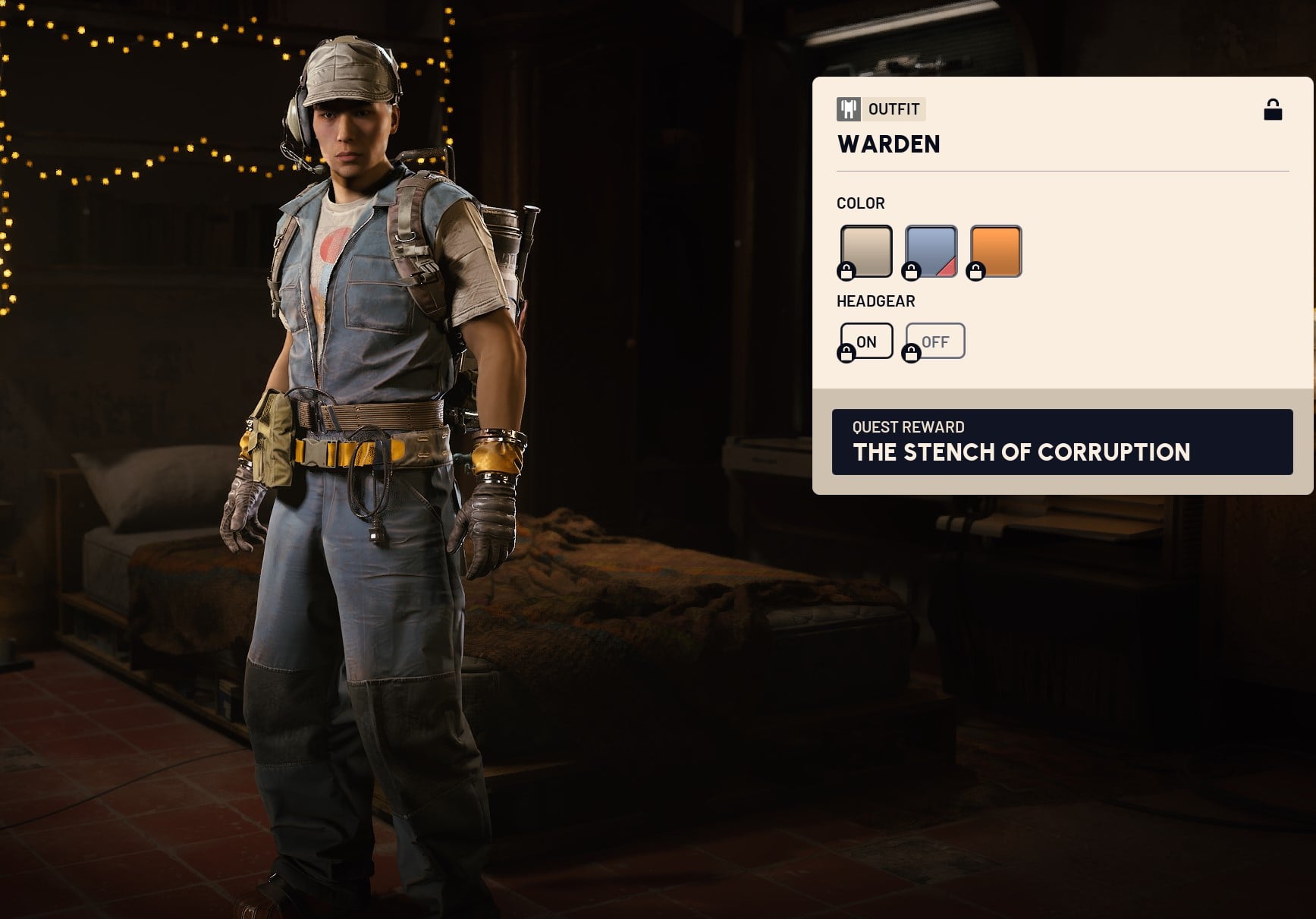Click the lock icon on the orange color swatch
The image size is (1316, 919).
pos(975,269)
